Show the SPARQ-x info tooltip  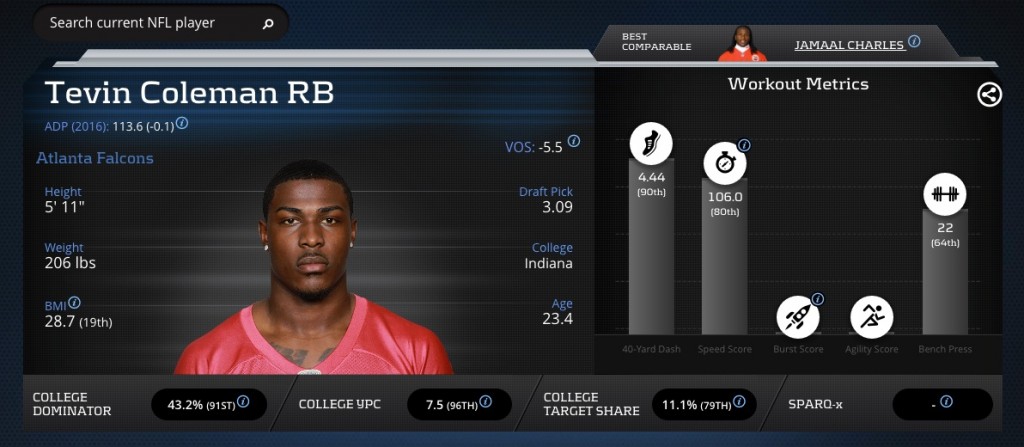[946, 402]
